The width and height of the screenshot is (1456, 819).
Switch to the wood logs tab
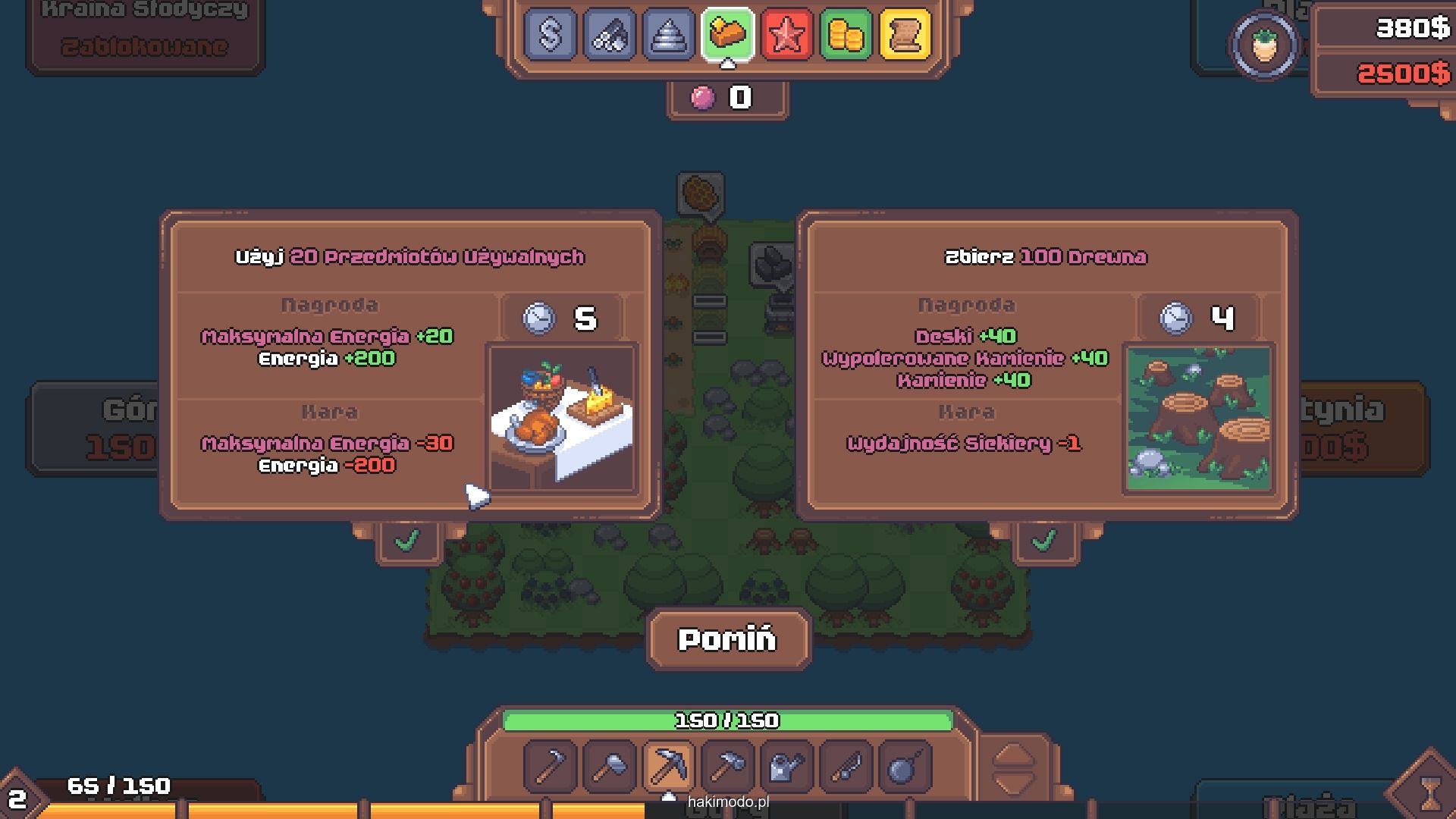point(609,34)
